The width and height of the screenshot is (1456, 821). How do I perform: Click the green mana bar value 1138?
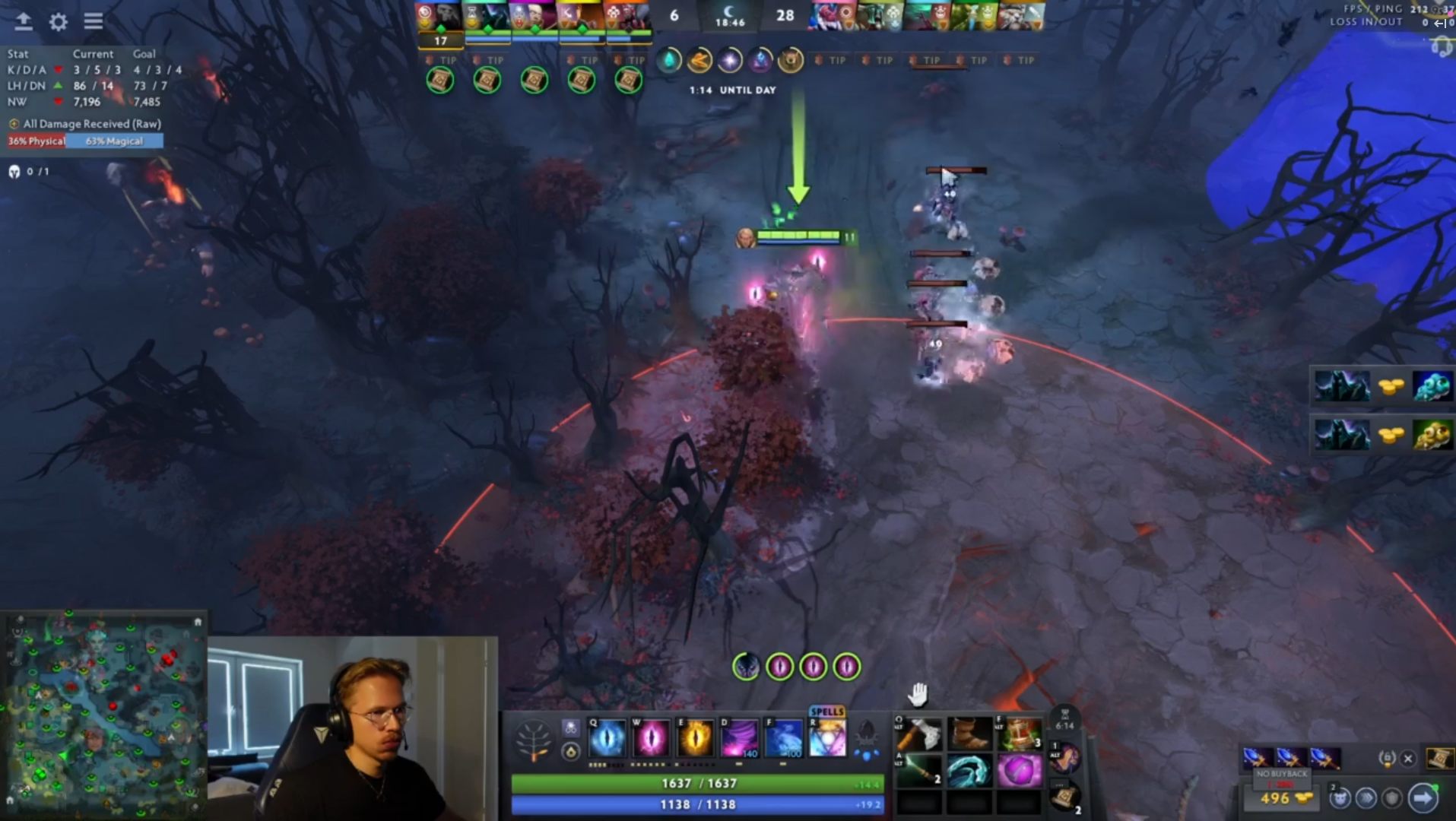tap(699, 804)
